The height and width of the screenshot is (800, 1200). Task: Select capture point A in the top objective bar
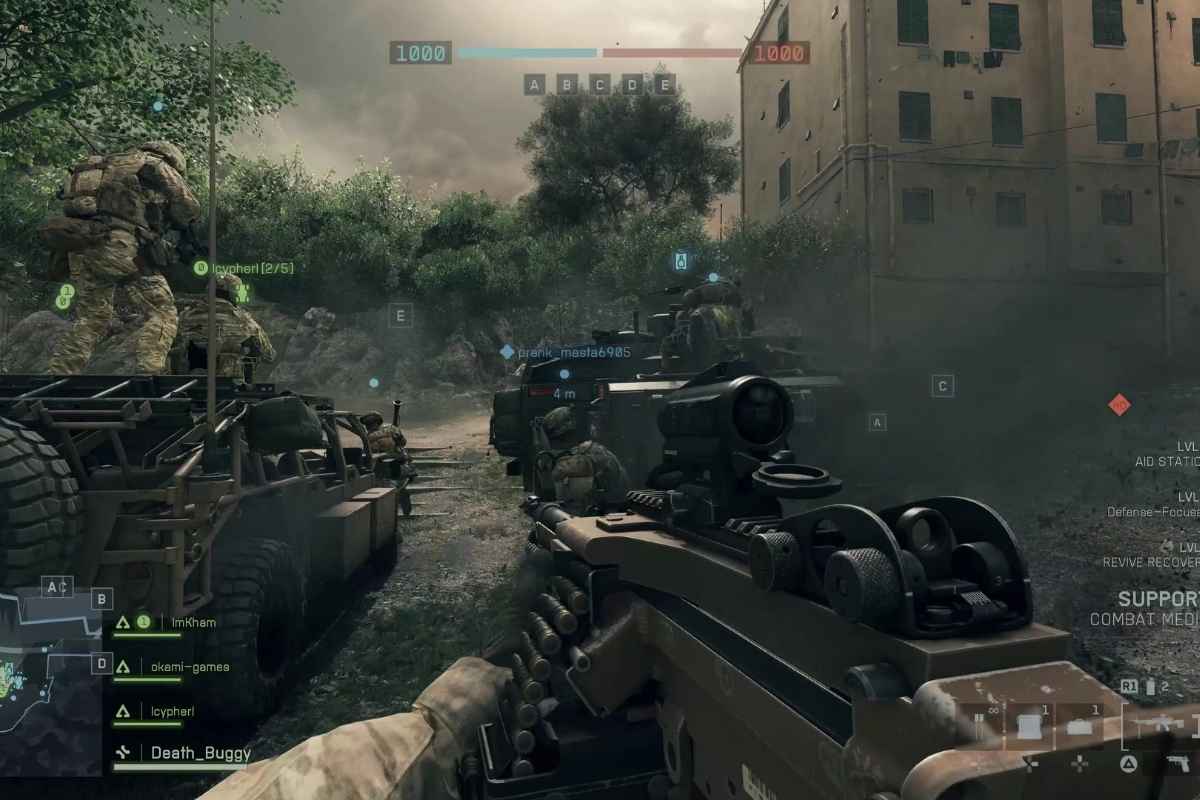pyautogui.click(x=534, y=84)
